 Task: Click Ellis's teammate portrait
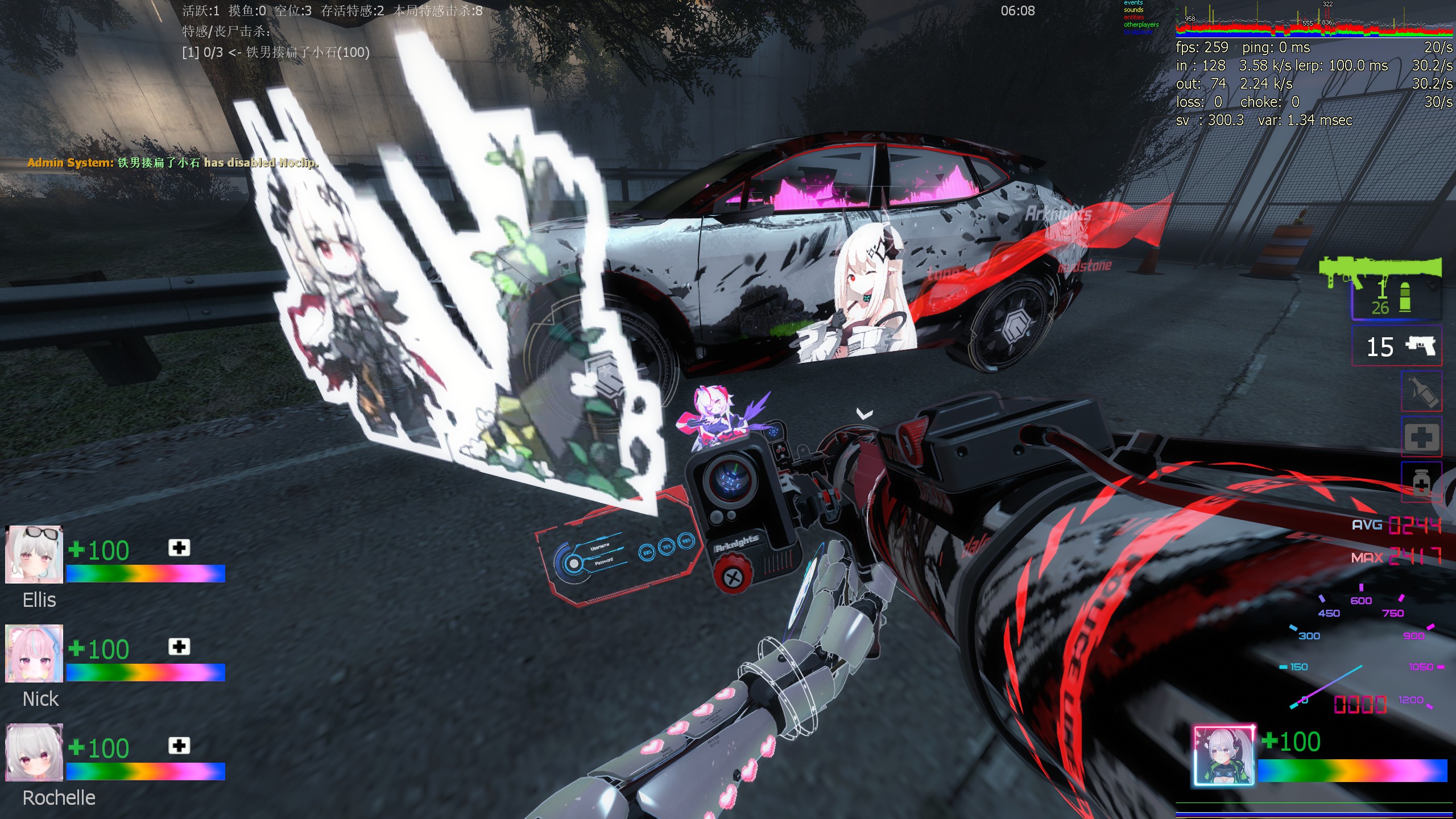click(34, 555)
